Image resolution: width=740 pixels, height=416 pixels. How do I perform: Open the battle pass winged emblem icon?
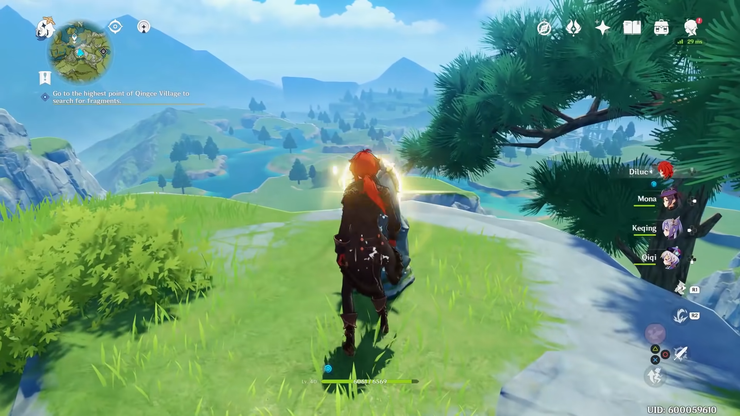click(573, 28)
